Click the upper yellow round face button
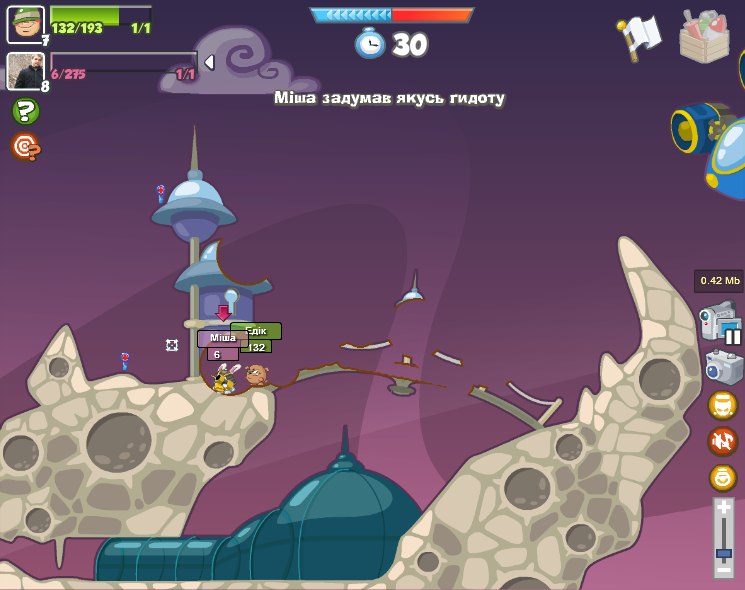Image resolution: width=745 pixels, height=590 pixels. pos(723,405)
